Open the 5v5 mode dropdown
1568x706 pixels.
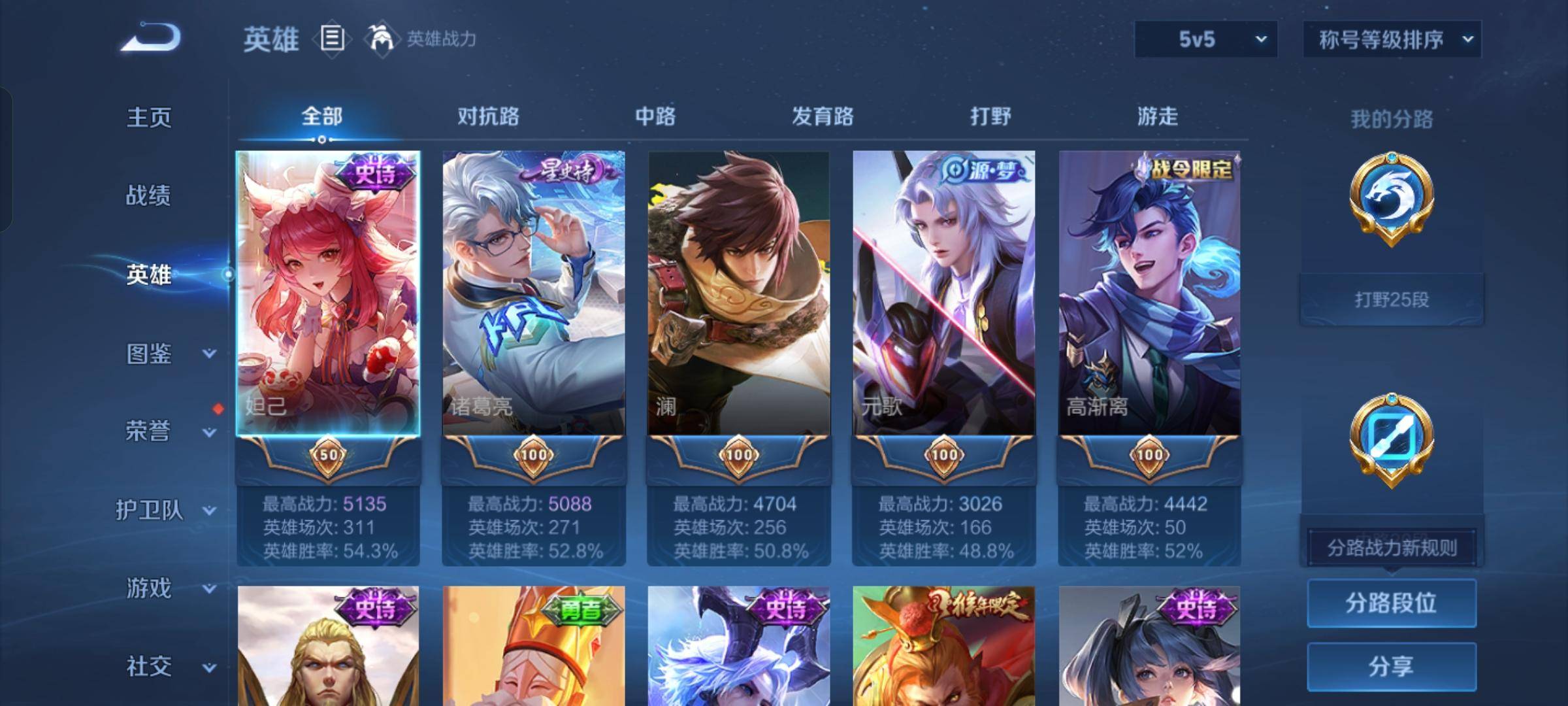[x=1205, y=39]
